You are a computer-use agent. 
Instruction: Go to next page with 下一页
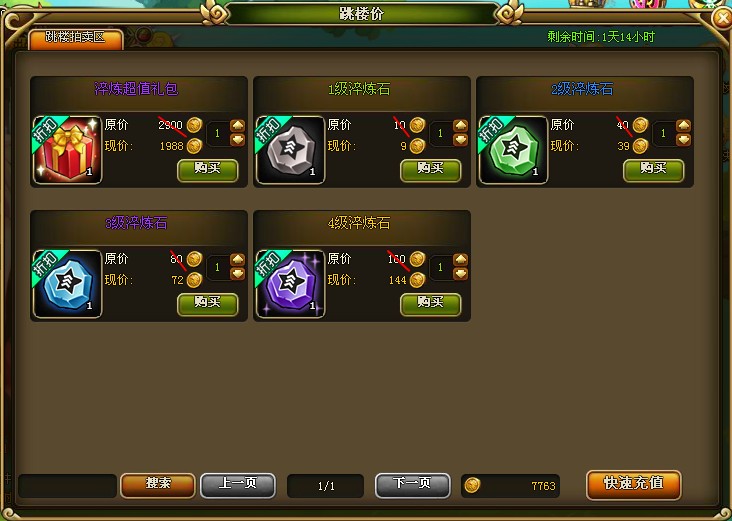[x=413, y=484]
